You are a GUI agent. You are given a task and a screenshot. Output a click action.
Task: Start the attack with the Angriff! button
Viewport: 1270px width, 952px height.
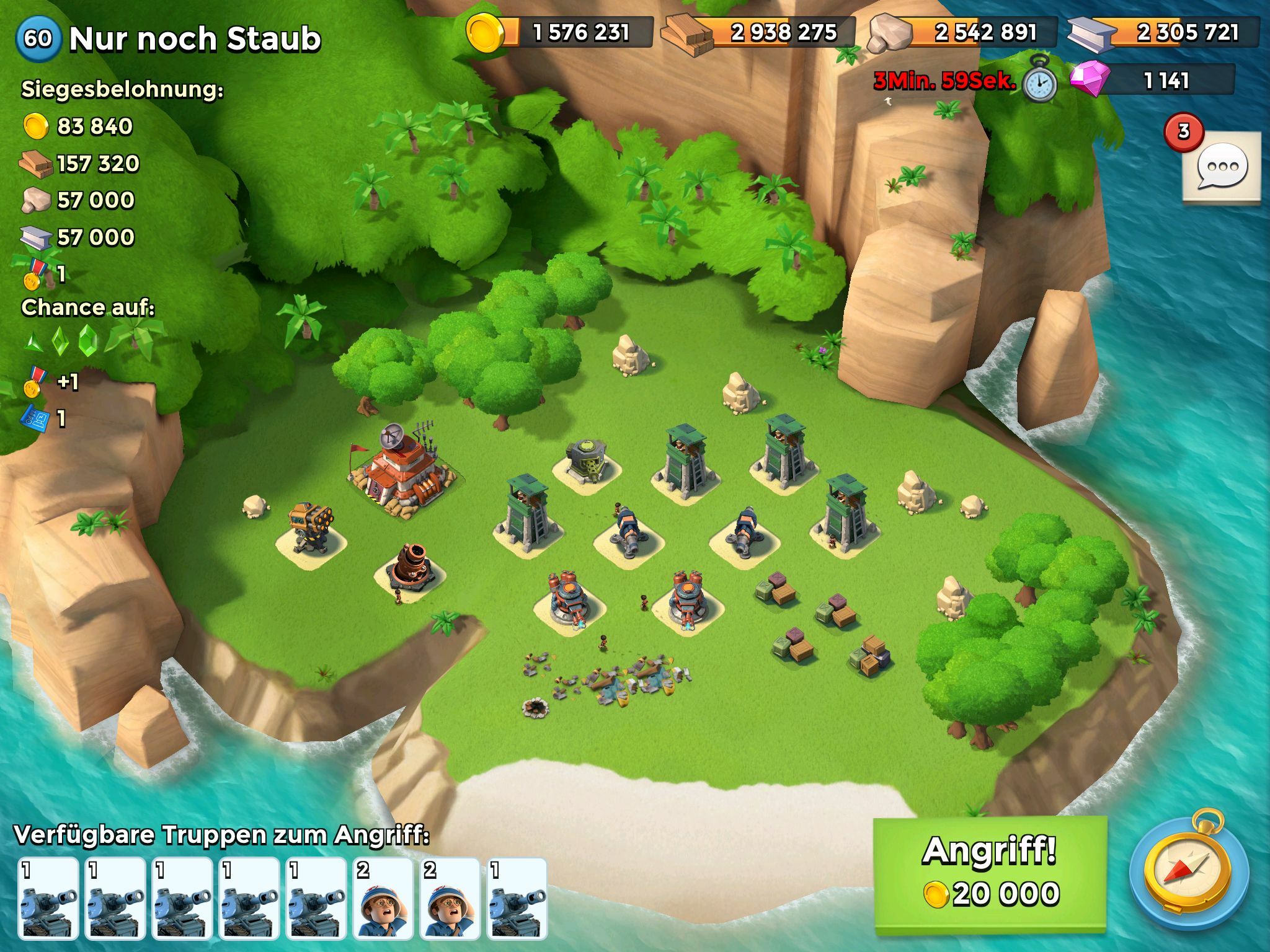(990, 875)
